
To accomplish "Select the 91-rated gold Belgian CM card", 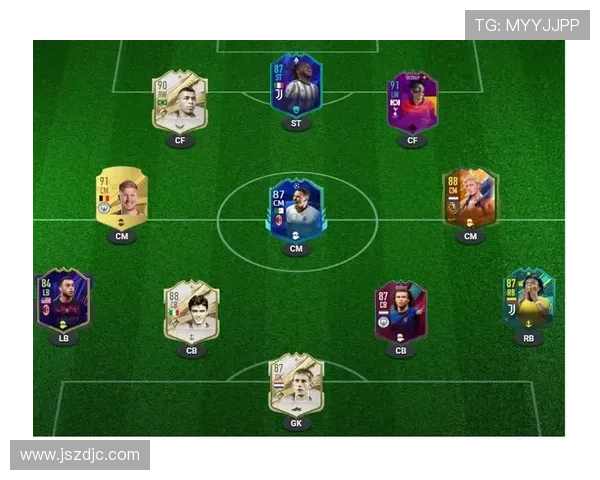I will point(122,199).
